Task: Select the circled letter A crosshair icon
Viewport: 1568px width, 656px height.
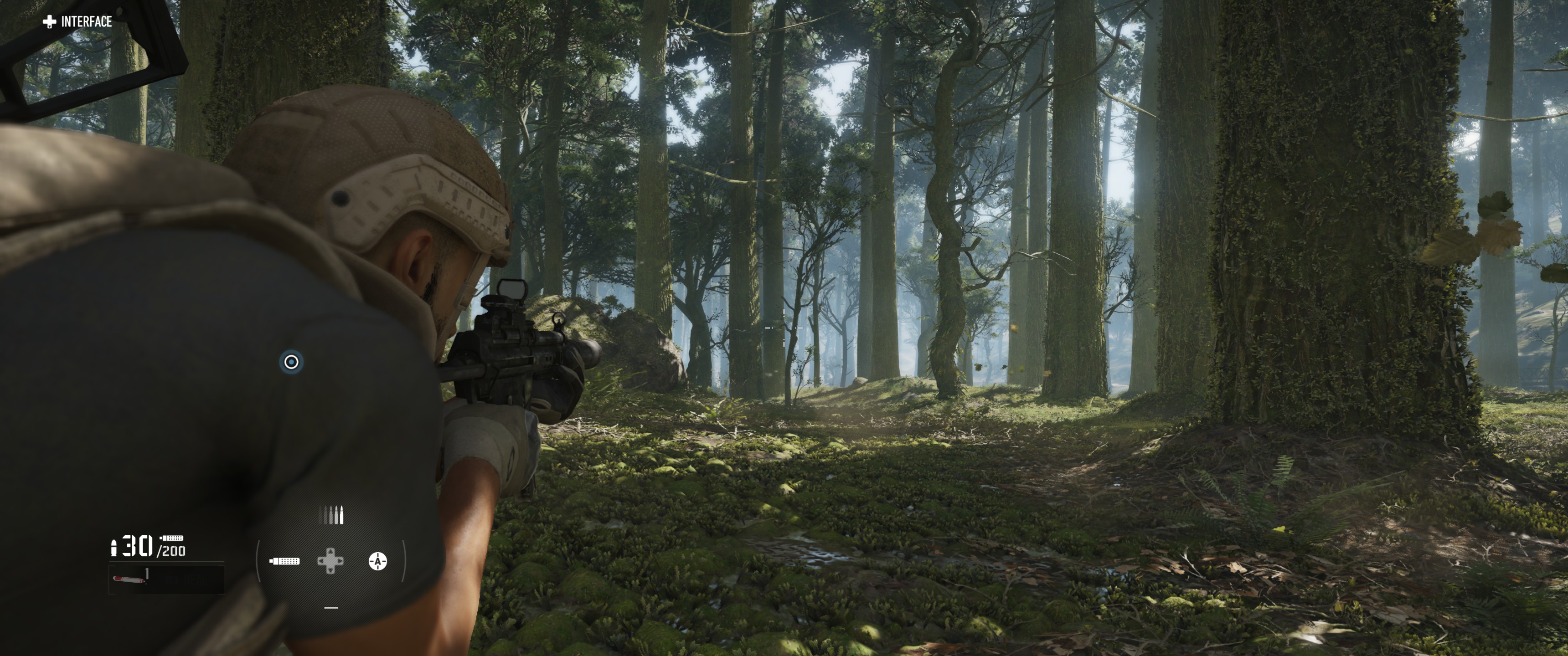Action: [377, 560]
